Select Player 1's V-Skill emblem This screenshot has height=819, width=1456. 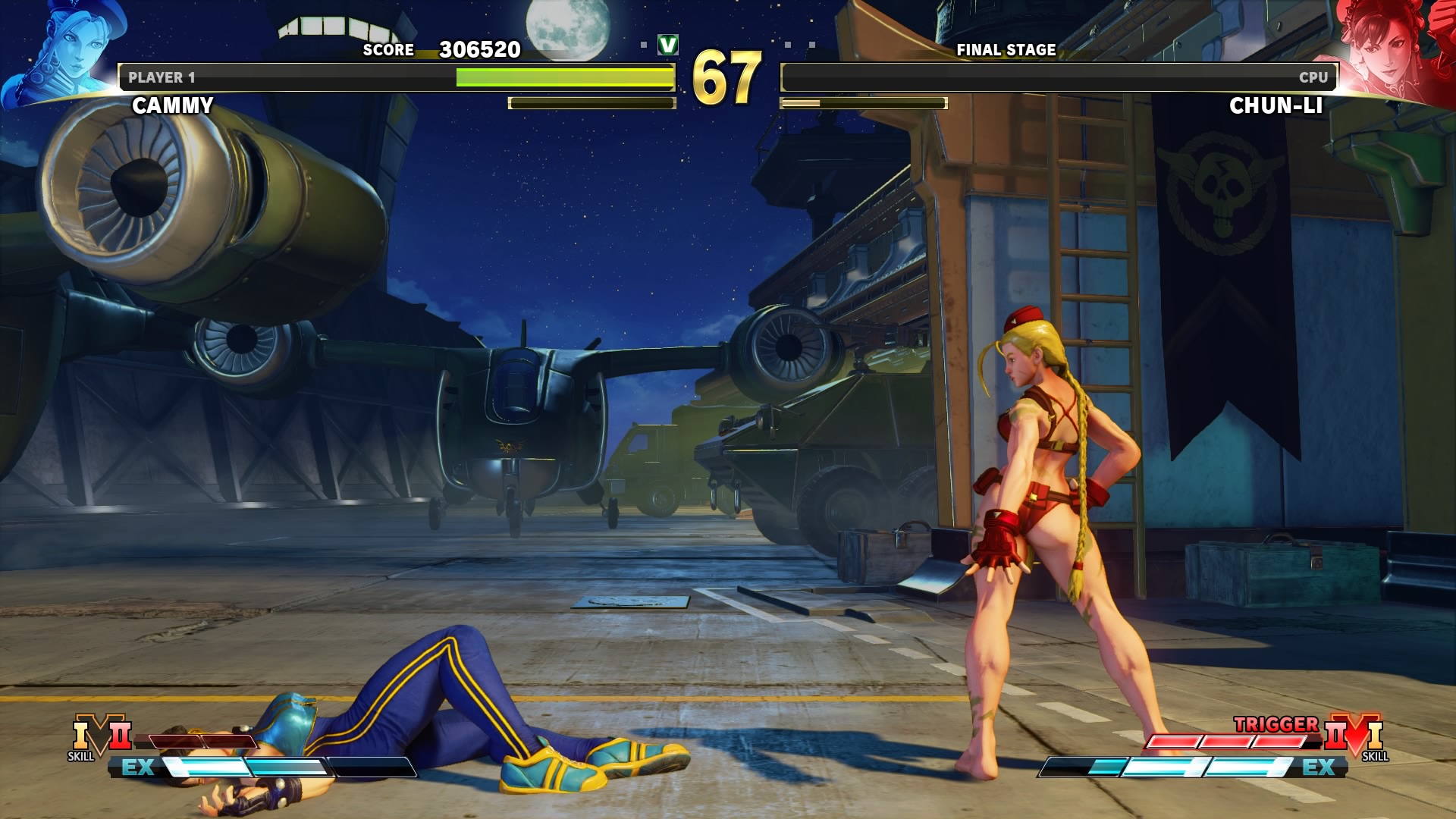[x=101, y=736]
